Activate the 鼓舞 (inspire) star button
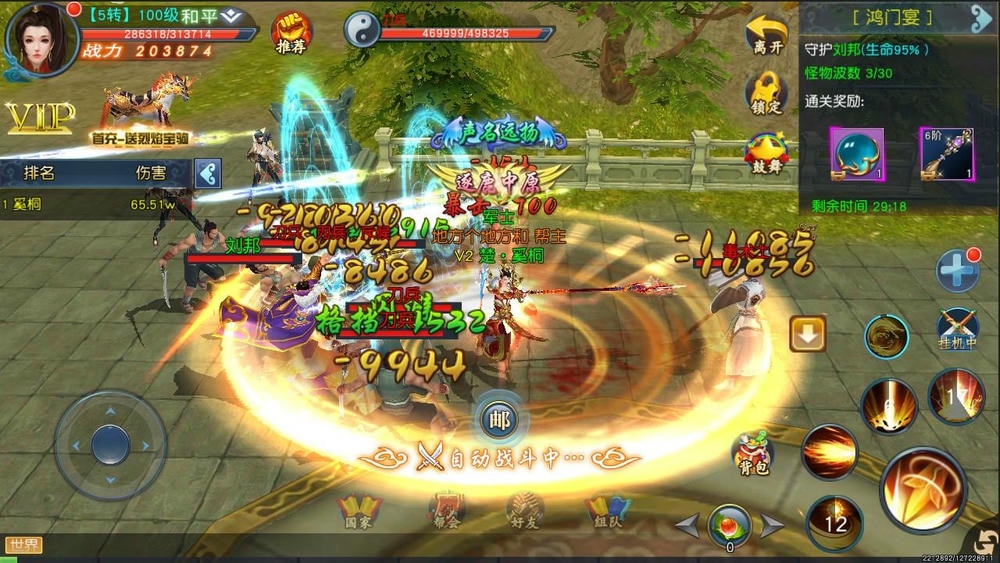 coord(766,152)
